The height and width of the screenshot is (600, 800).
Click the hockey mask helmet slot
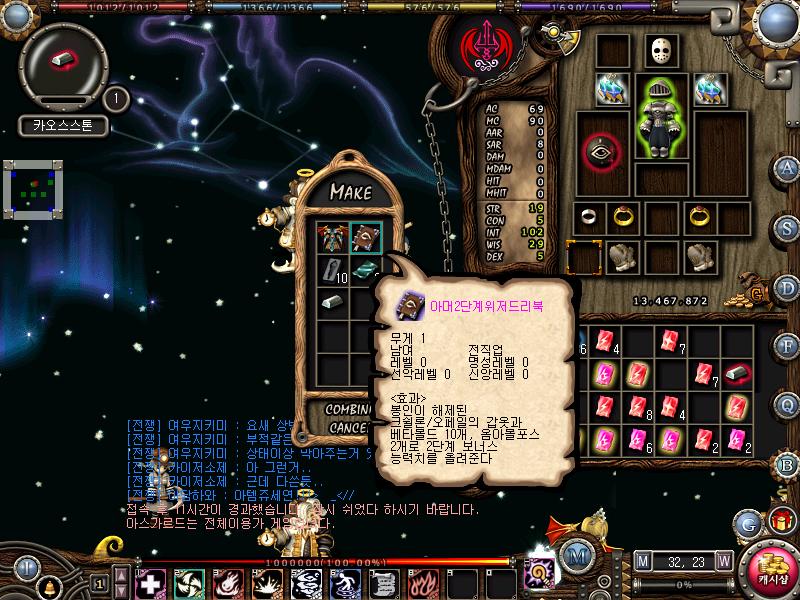click(656, 51)
